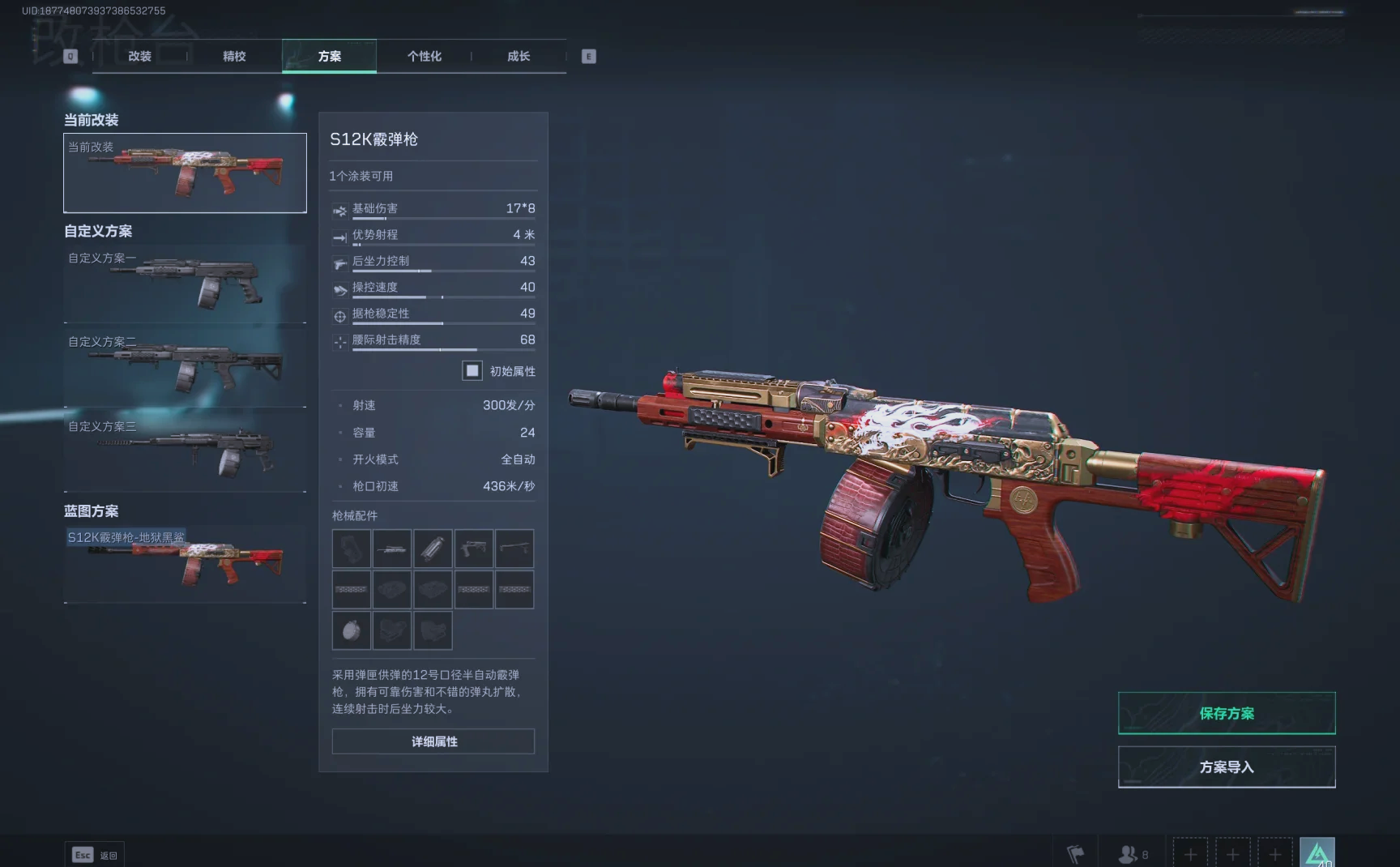
Task: Return using the 返回 button
Action: tap(94, 855)
